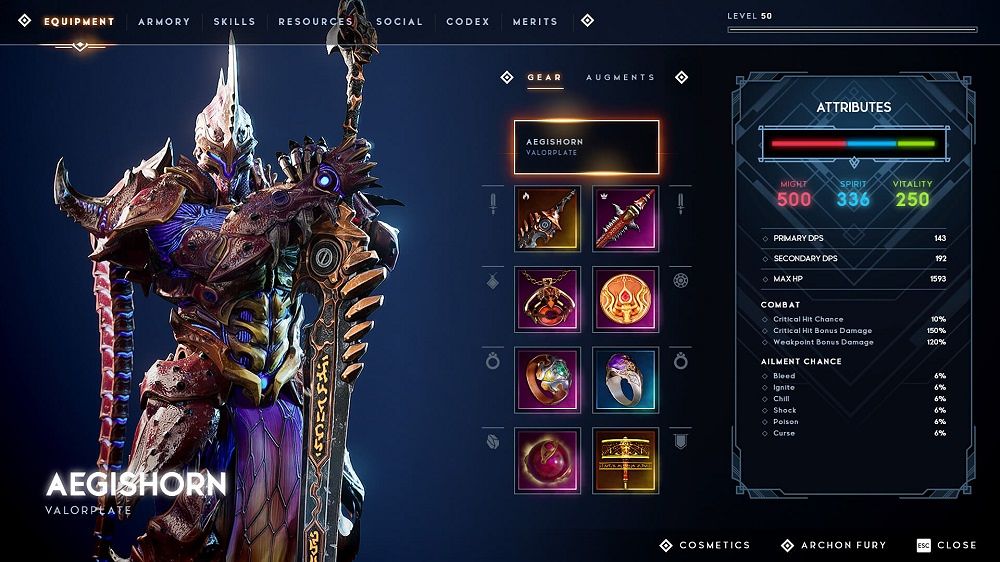
Task: Select the secondary weapon slot with crown icon
Action: pyautogui.click(x=625, y=218)
